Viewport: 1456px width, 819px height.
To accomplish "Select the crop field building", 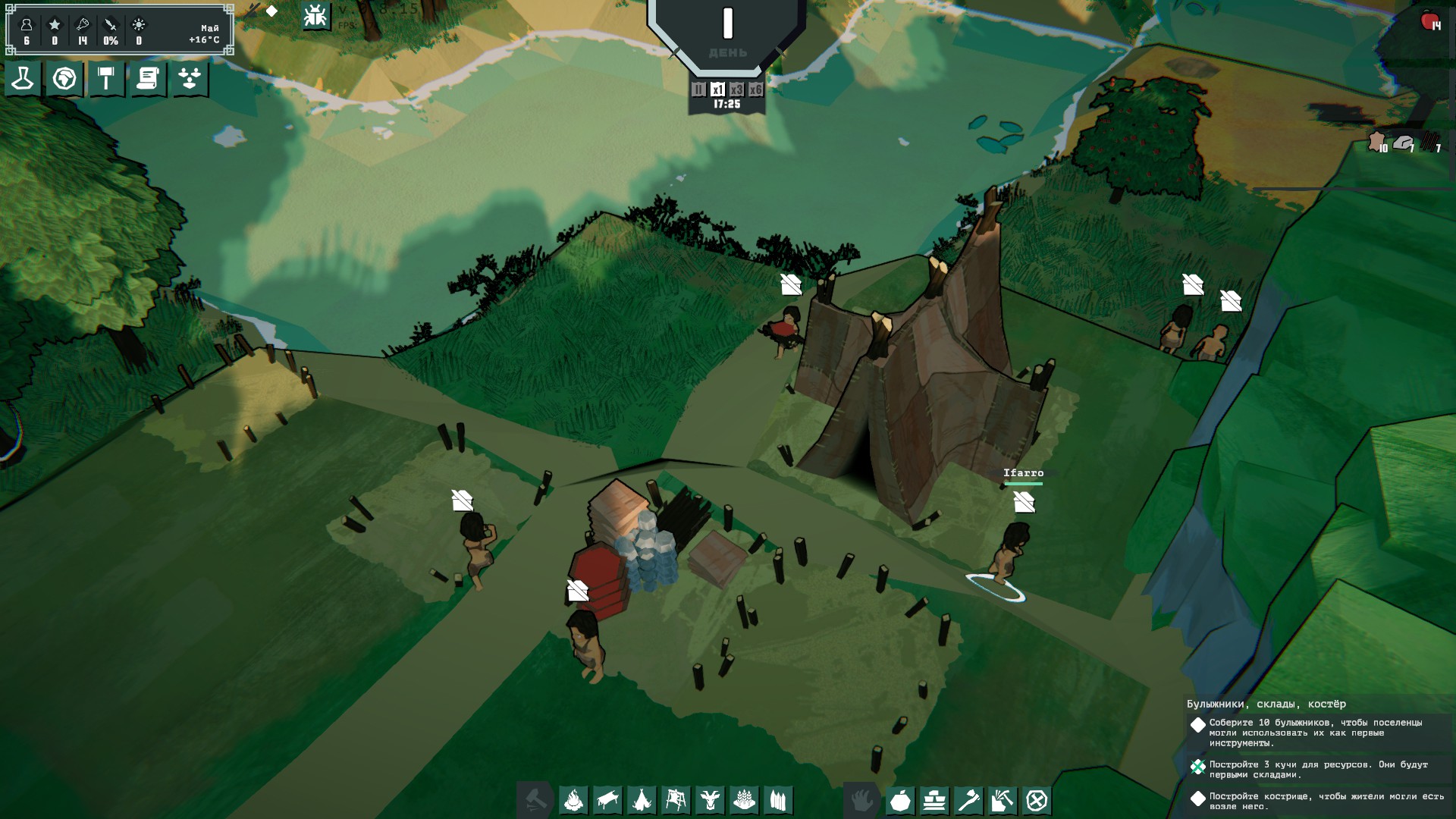I will point(745,800).
